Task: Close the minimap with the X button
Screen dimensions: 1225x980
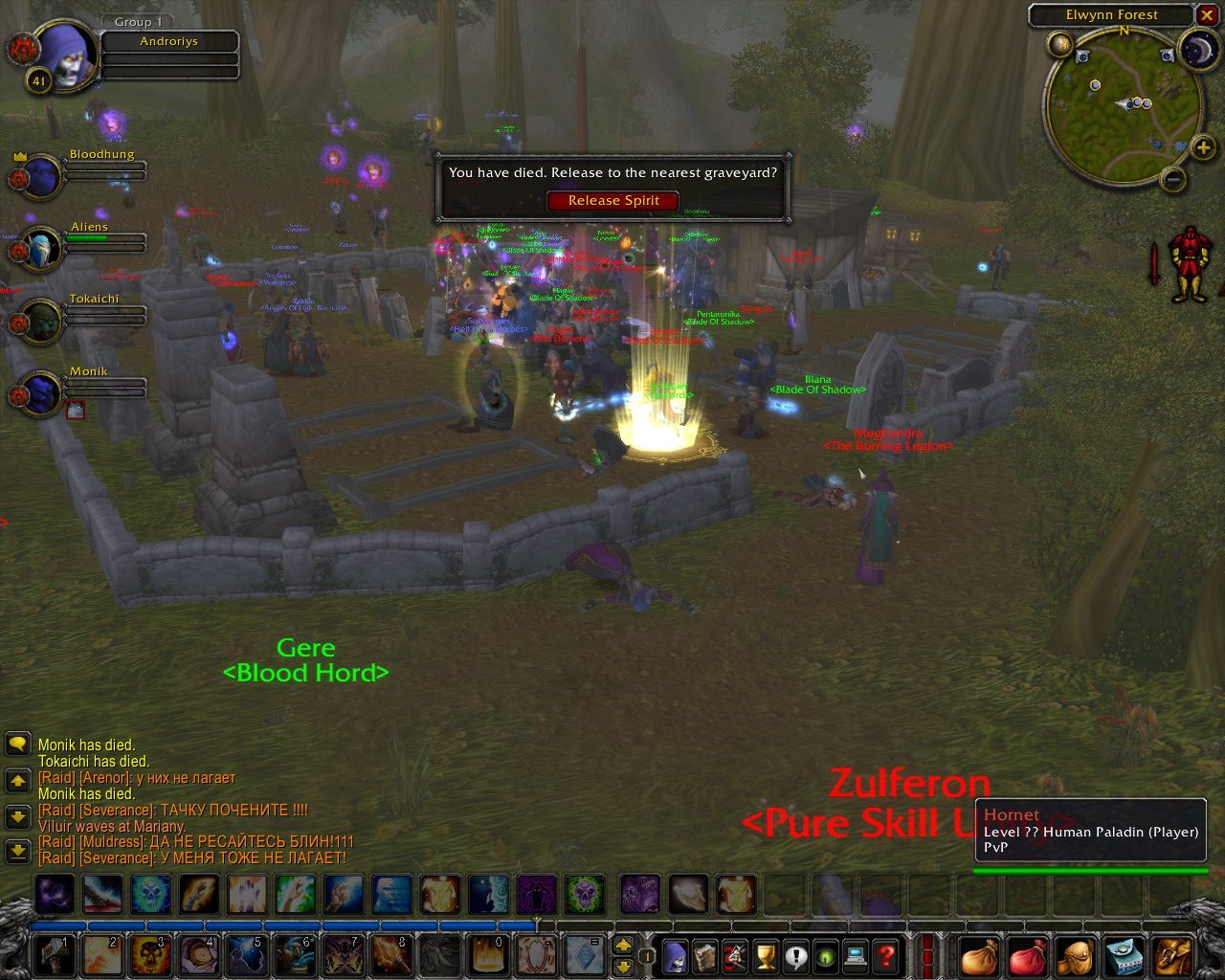Action: 1206,14
